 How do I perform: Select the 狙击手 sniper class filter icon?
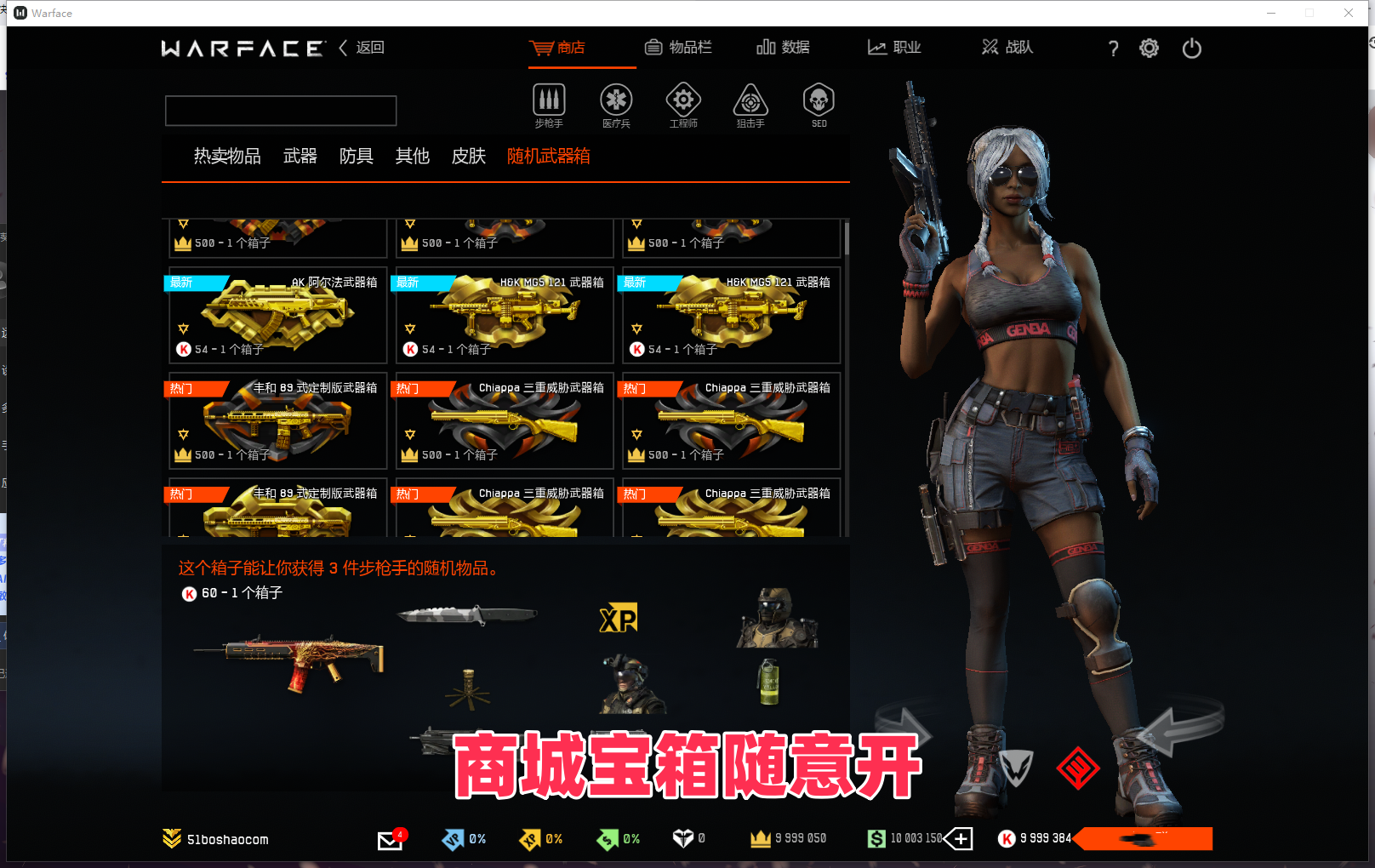pyautogui.click(x=750, y=100)
